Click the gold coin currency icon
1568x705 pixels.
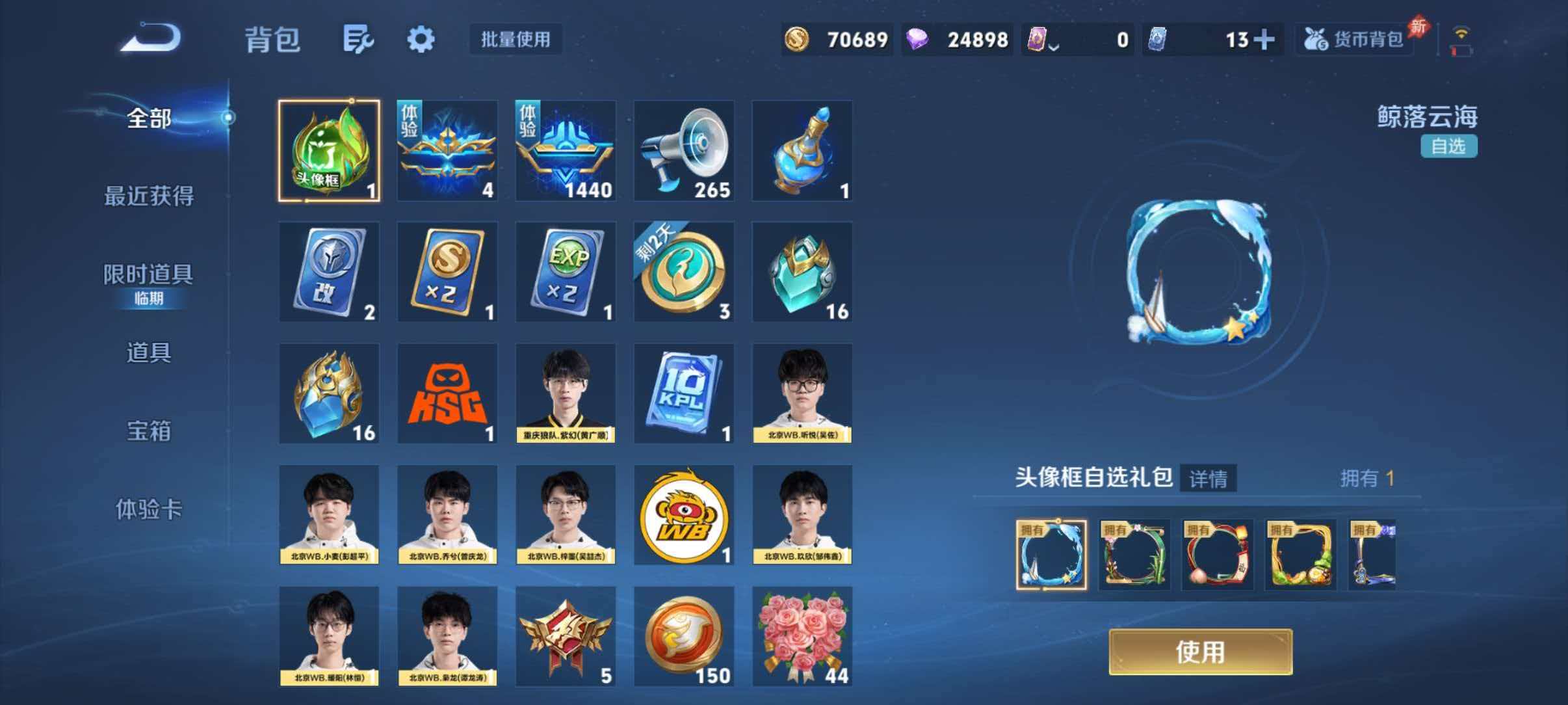point(798,39)
